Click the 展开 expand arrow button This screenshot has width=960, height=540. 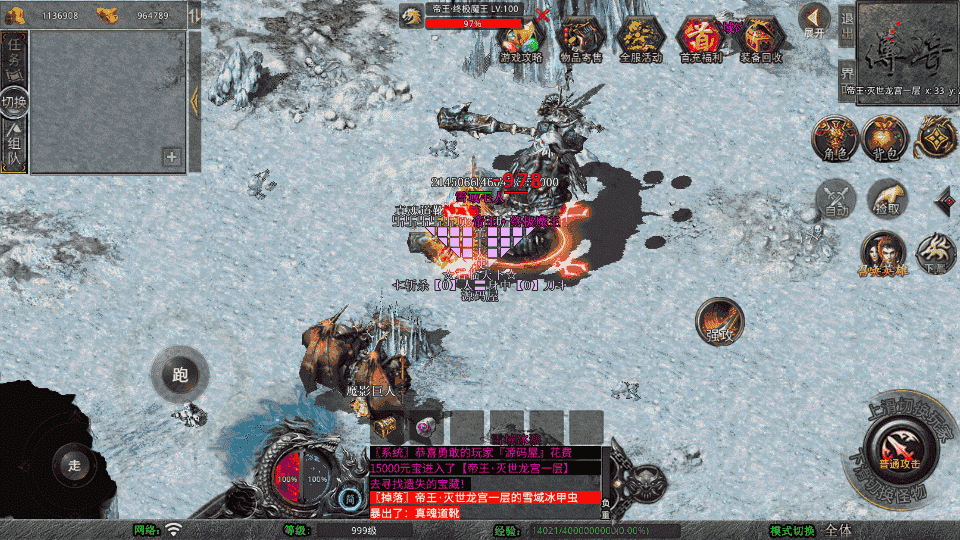[x=814, y=18]
